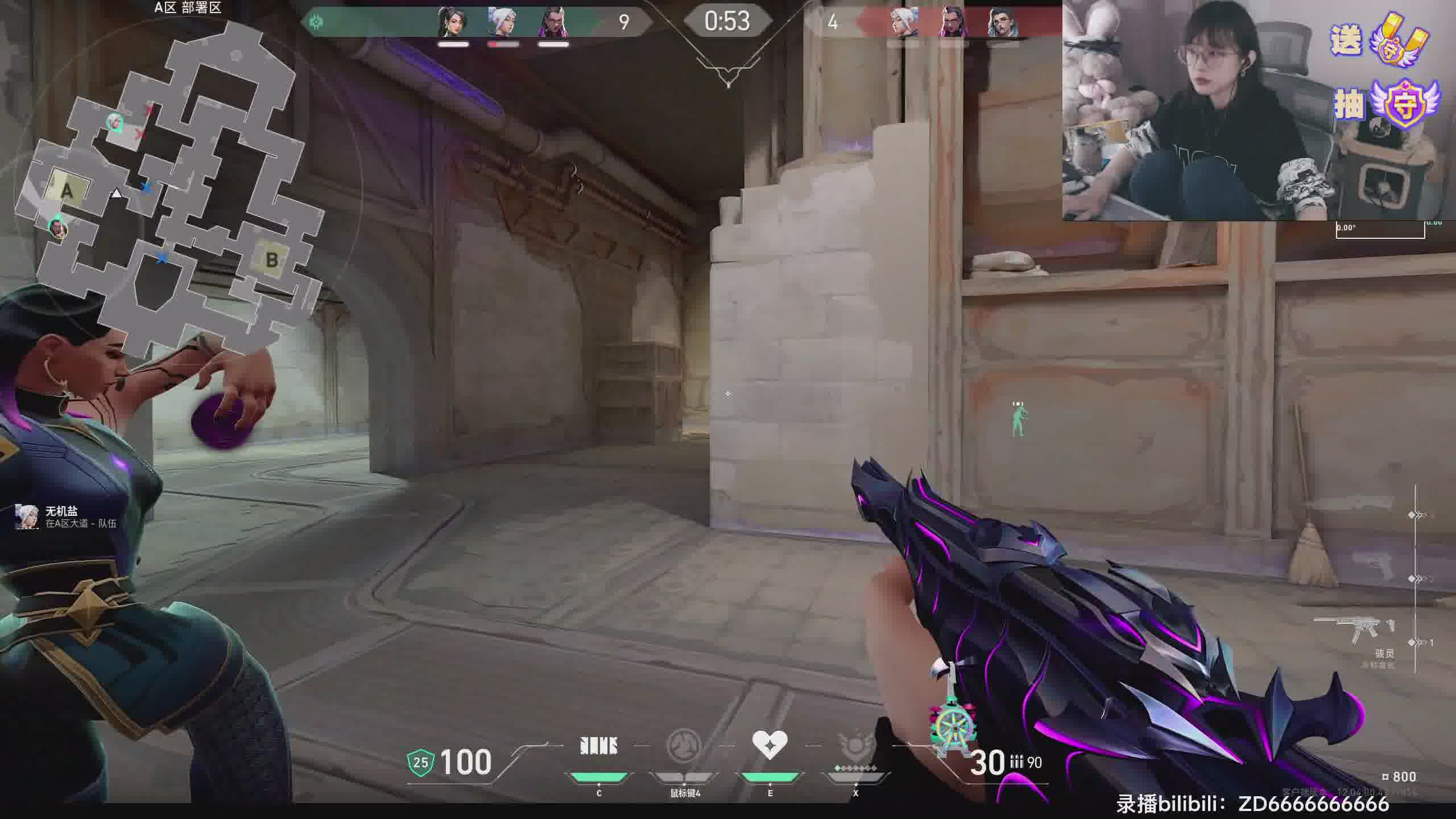
Task: Select the B site marker on minimap
Action: 271,259
